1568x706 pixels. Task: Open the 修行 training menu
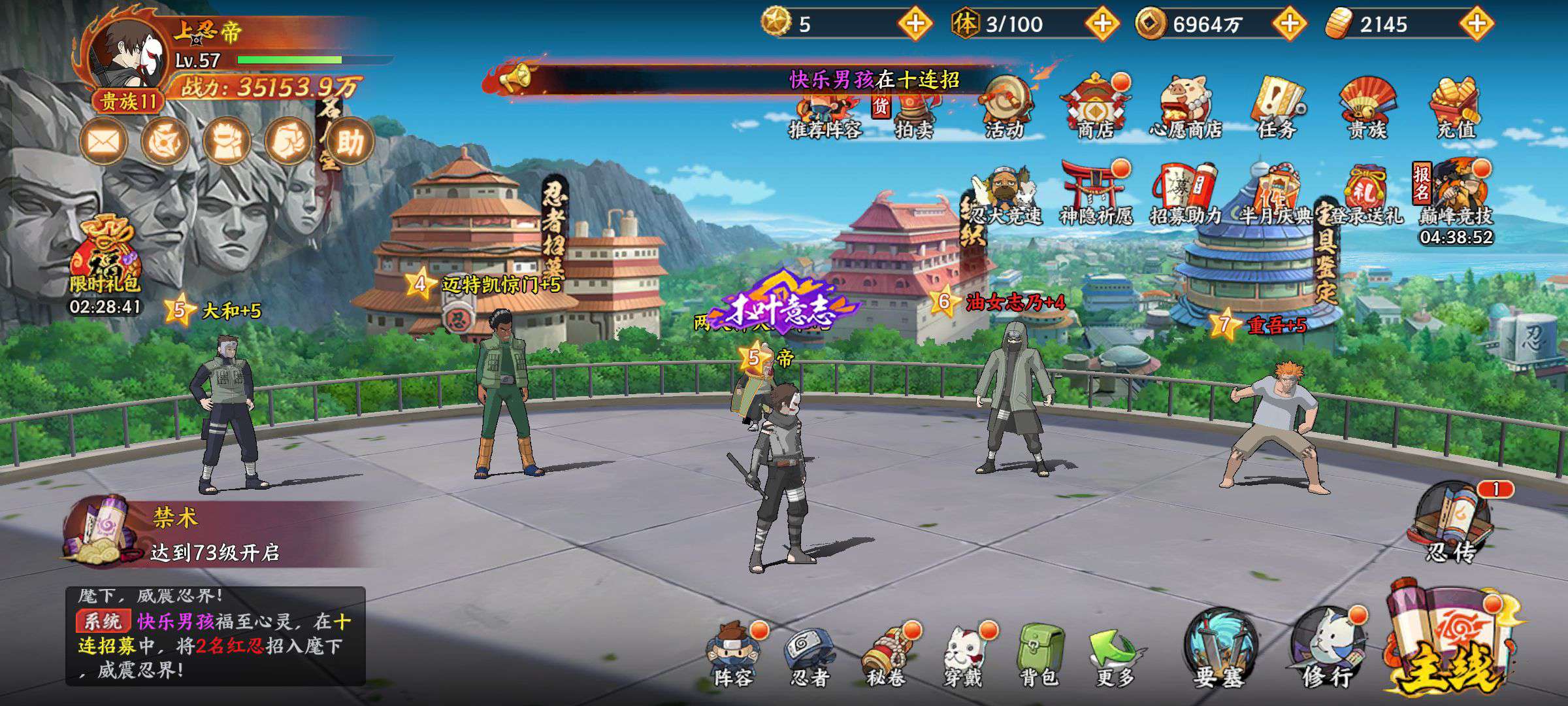1328,647
